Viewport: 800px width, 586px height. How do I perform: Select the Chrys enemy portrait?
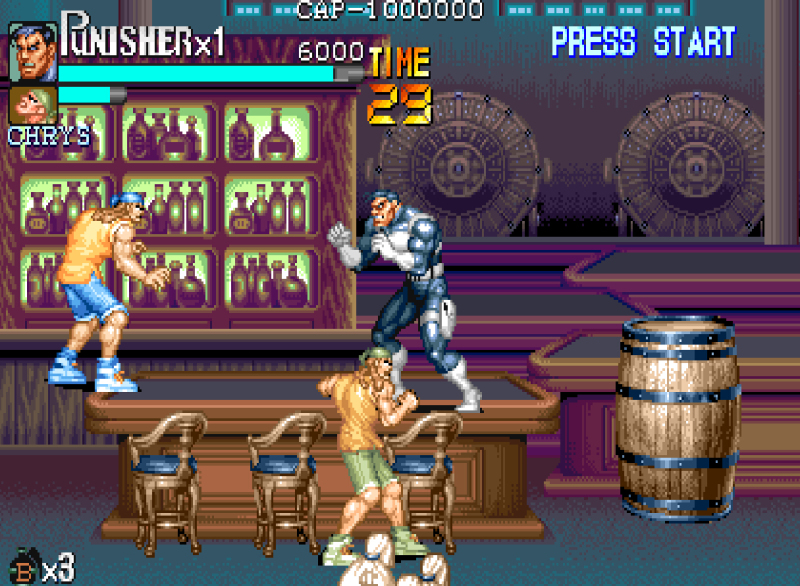pyautogui.click(x=32, y=106)
